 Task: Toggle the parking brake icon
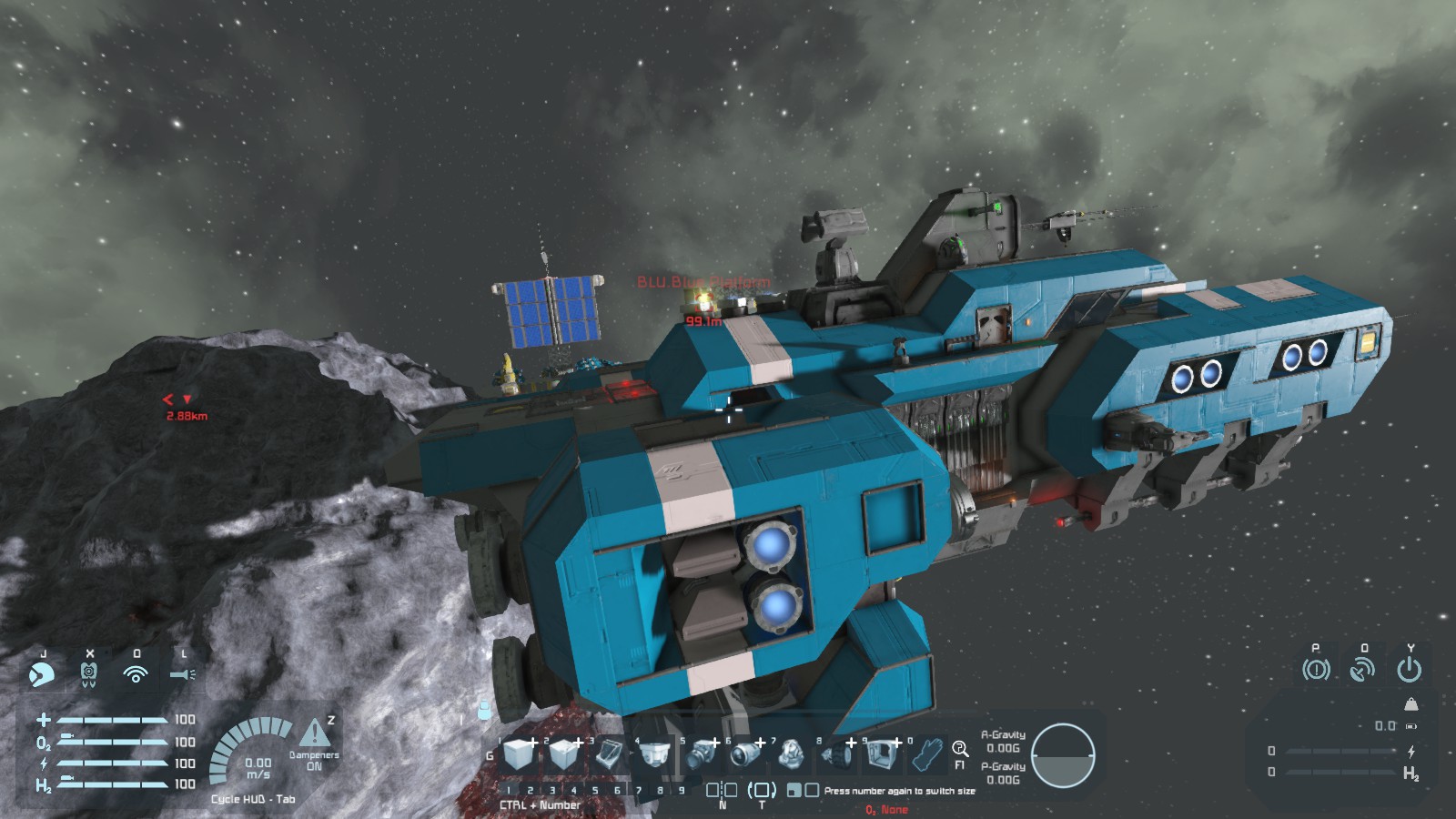[x=1316, y=670]
